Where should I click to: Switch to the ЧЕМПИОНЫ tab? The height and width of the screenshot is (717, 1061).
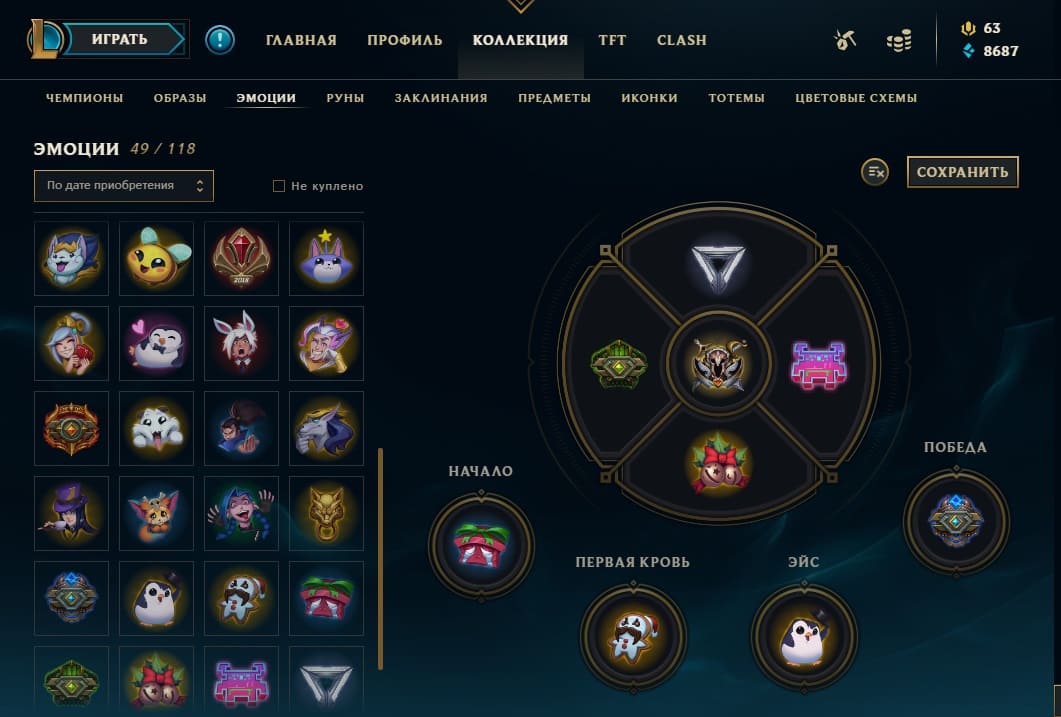coord(85,98)
